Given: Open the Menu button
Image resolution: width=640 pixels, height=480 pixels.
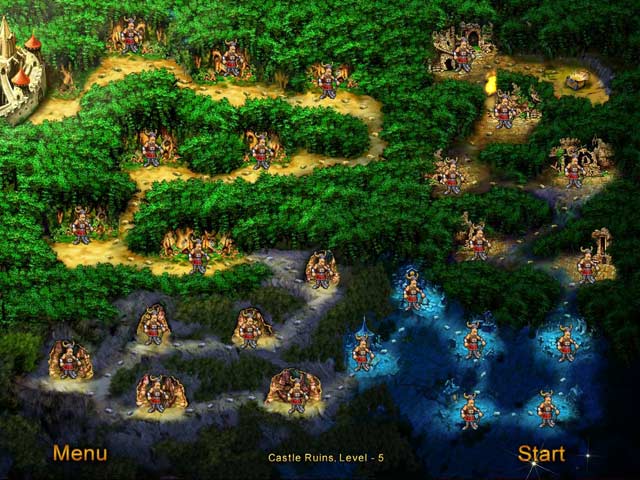Looking at the screenshot, I should (x=80, y=453).
